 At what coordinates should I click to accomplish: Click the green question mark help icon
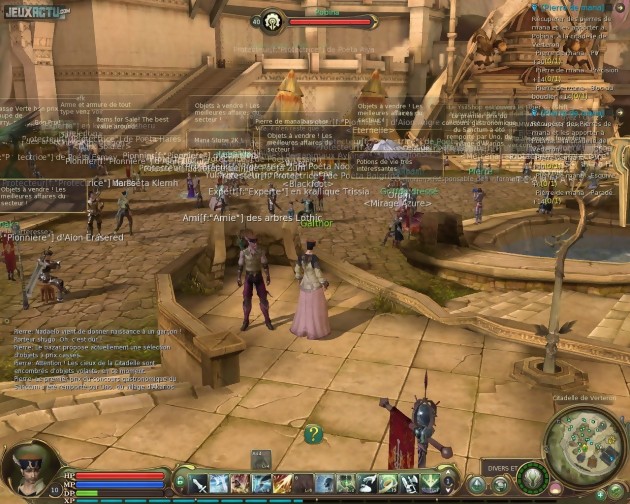coord(313,433)
